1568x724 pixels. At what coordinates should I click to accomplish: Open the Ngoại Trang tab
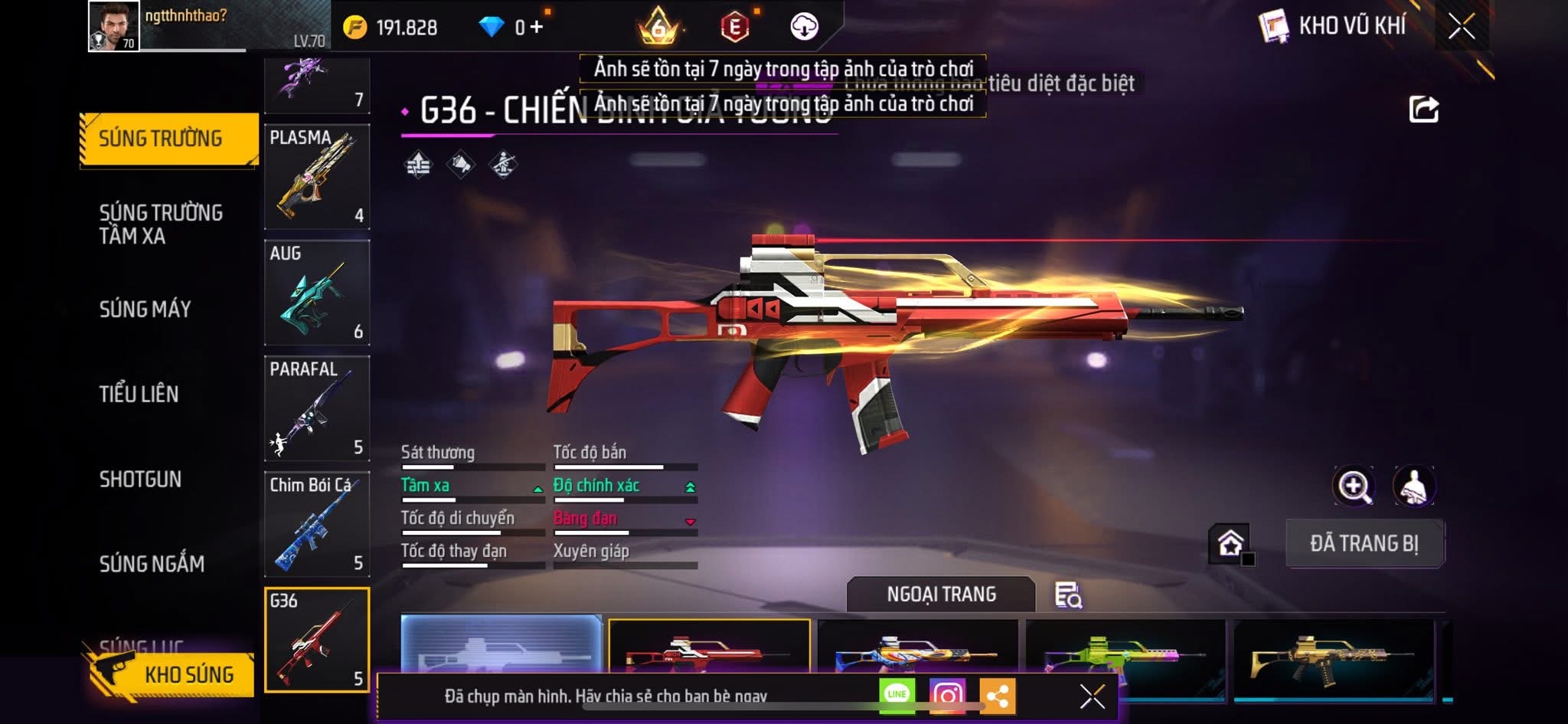coord(941,595)
